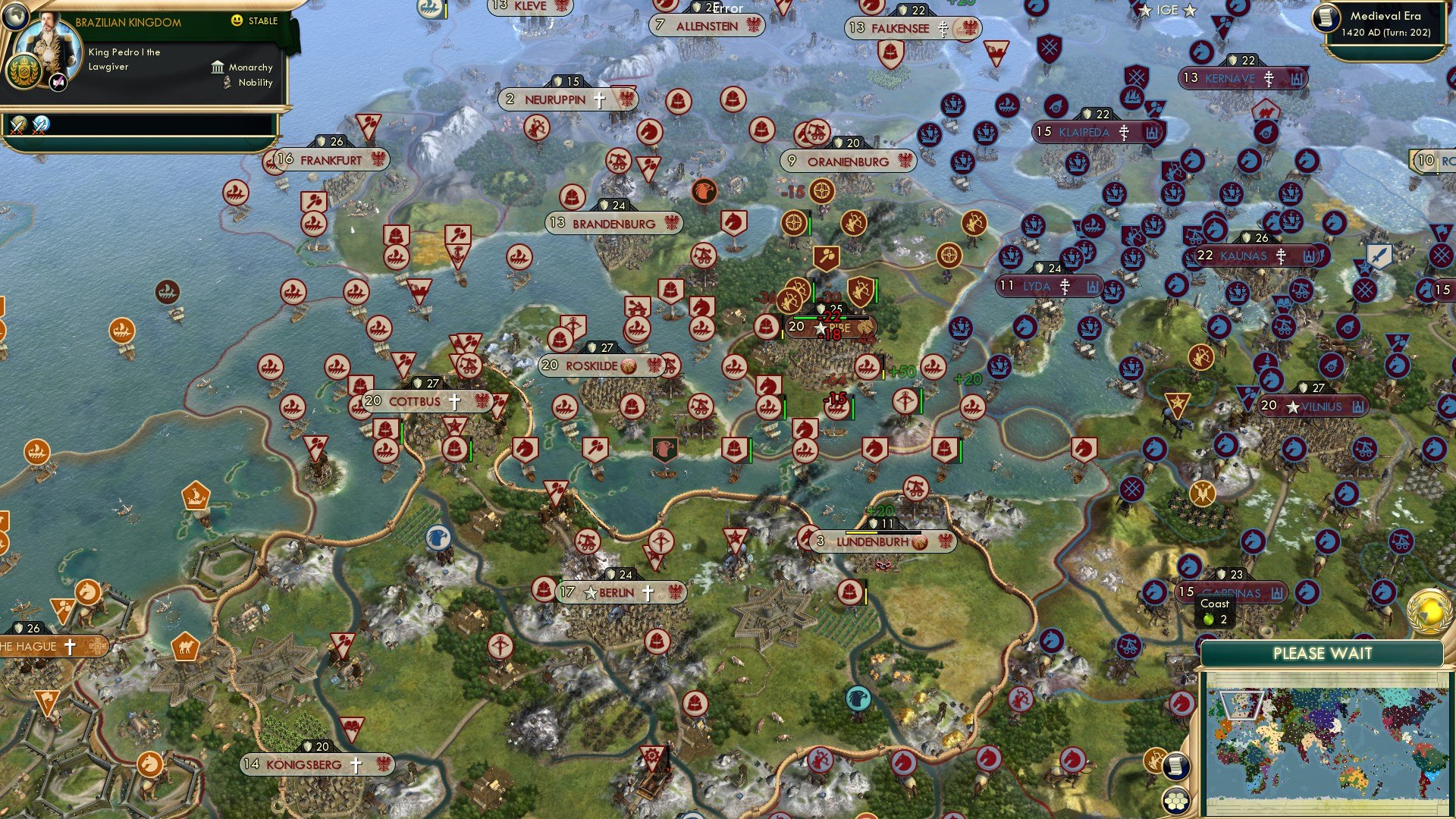Image resolution: width=1456 pixels, height=819 pixels.
Task: Click the Lundenburh city name
Action: click(872, 542)
